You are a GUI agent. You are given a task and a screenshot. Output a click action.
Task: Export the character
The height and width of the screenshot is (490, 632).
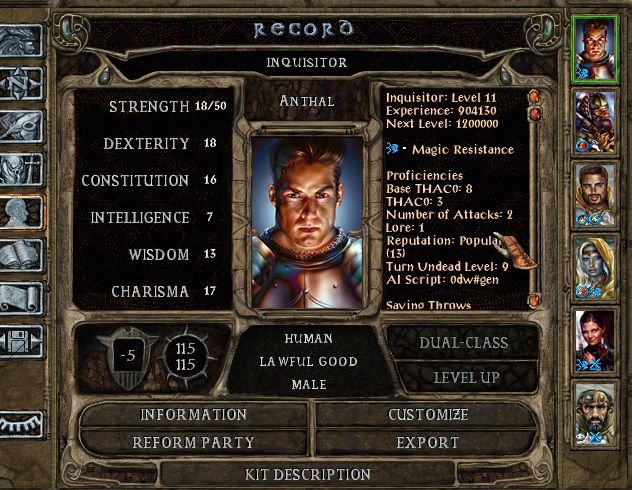430,442
